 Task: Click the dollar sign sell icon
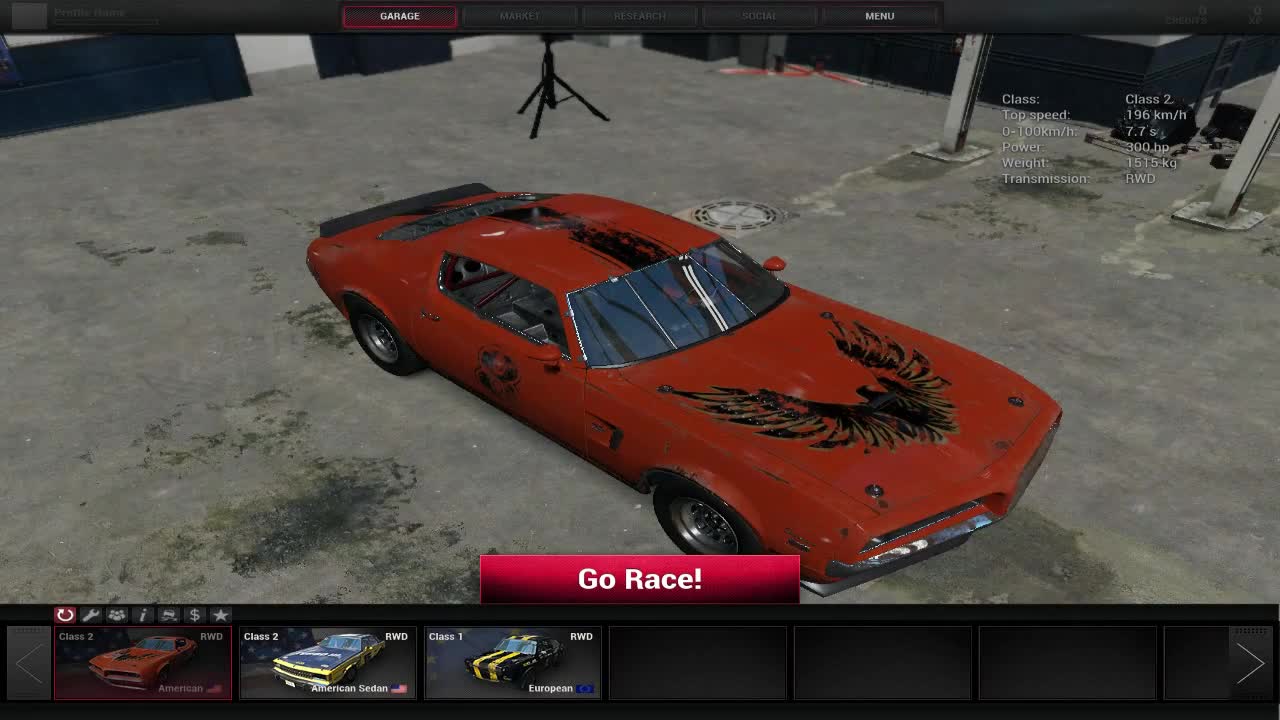click(x=194, y=614)
